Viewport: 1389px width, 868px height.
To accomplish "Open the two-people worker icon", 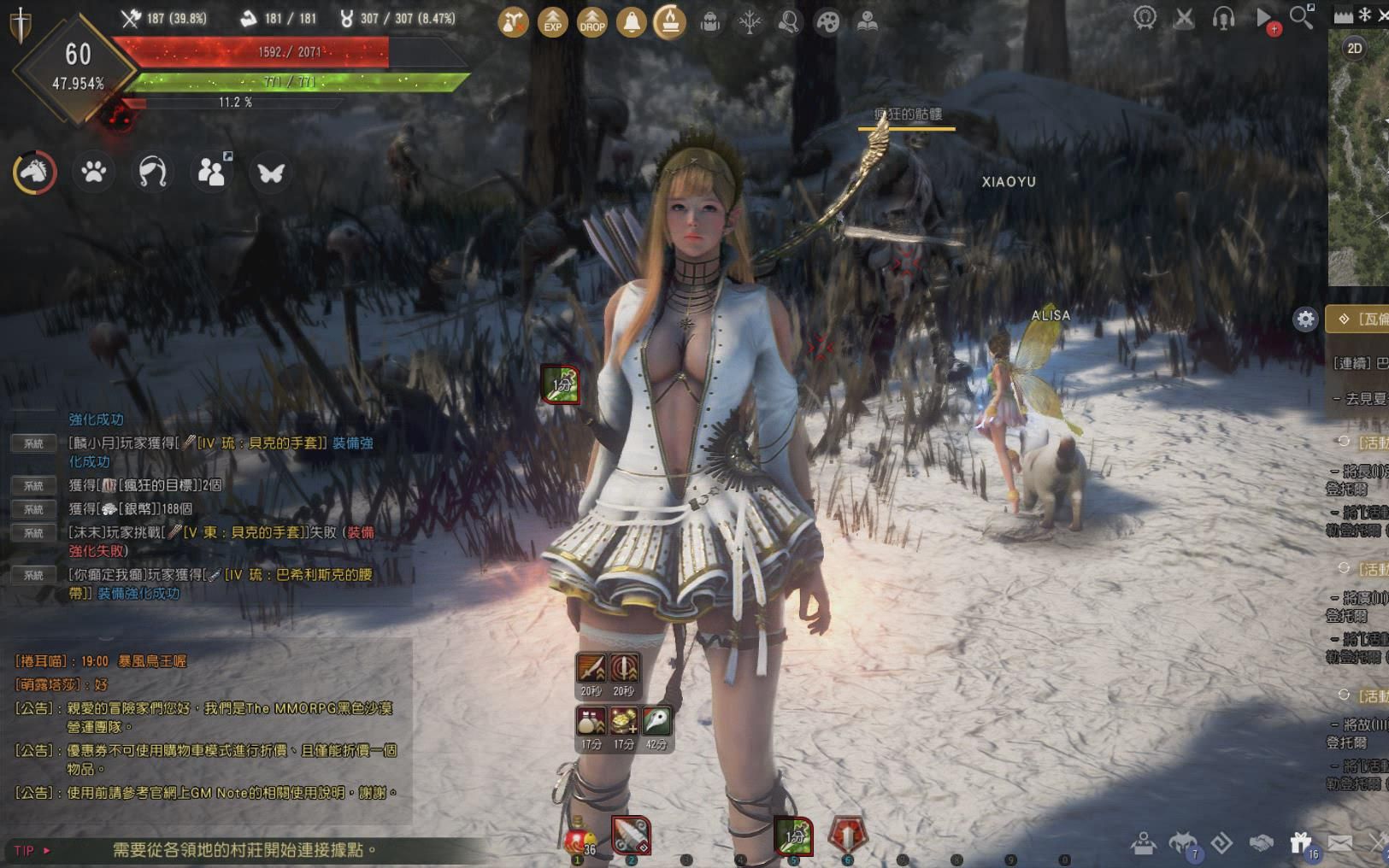I will [x=211, y=172].
